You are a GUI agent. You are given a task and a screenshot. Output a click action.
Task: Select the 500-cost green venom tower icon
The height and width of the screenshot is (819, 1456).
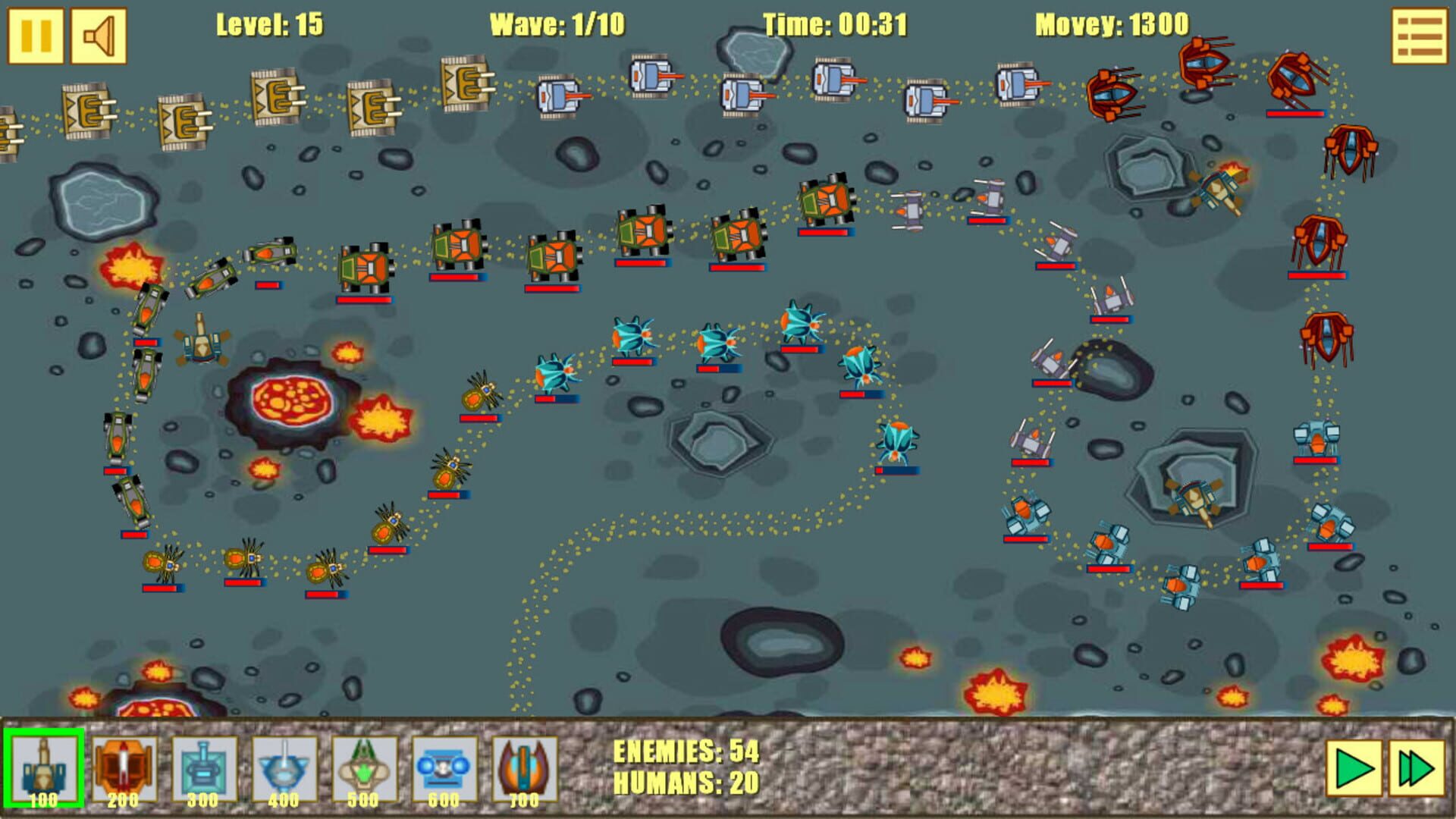[x=365, y=768]
